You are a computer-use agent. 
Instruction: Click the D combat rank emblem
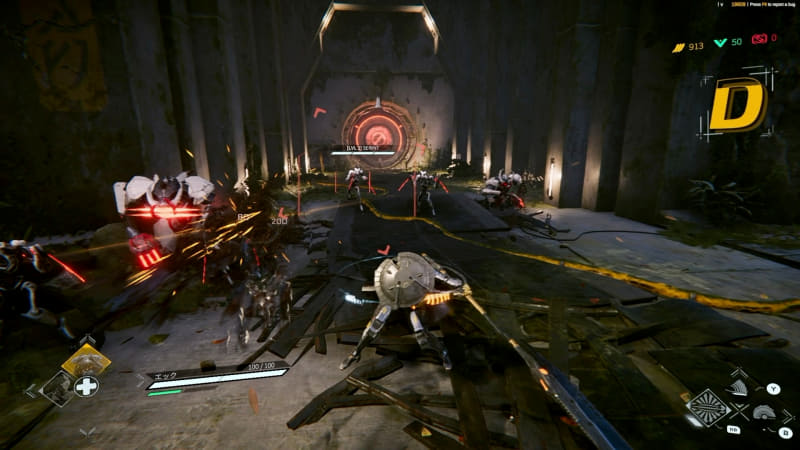coord(736,104)
